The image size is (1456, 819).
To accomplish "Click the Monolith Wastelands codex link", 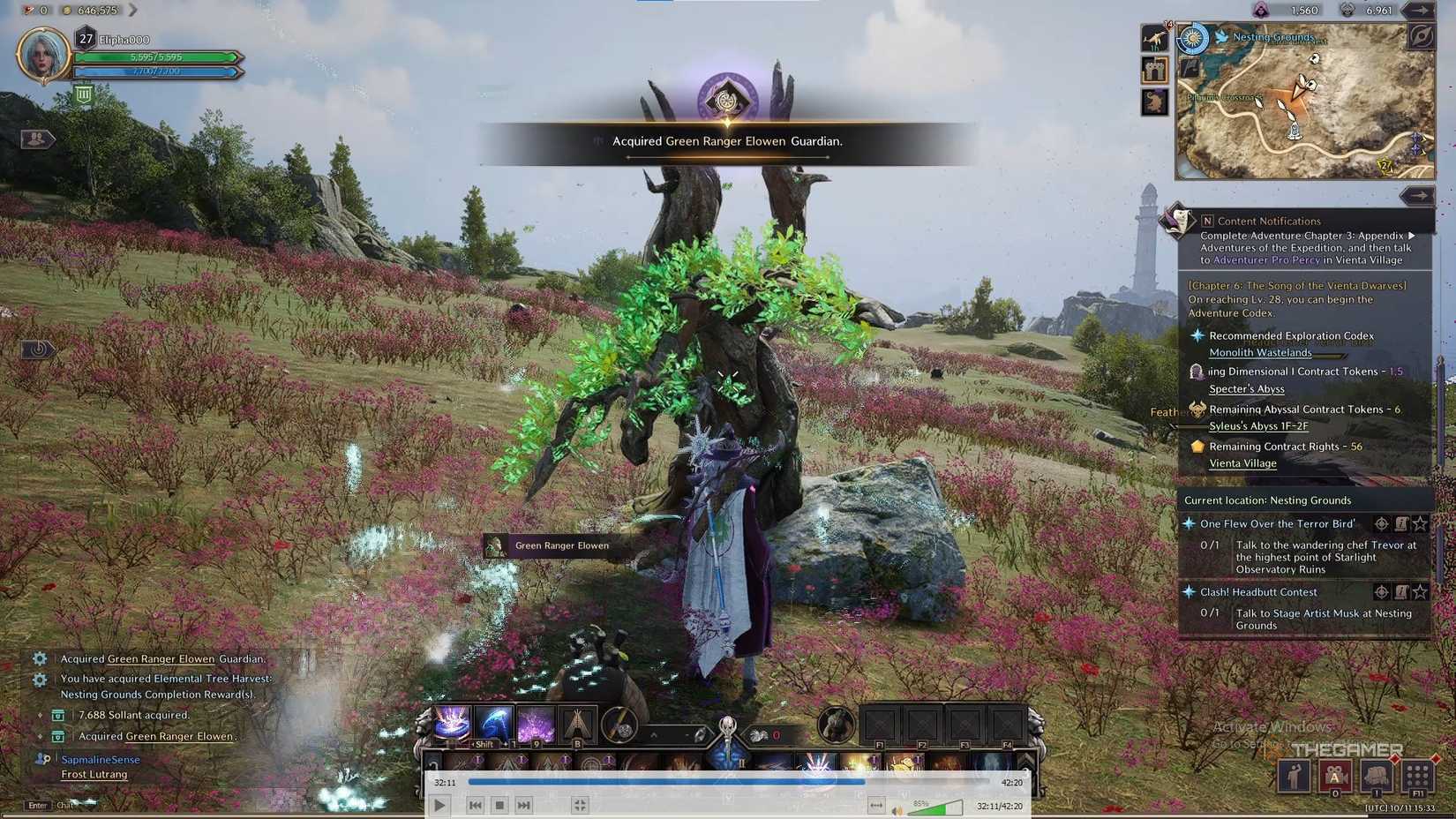I will click(1260, 352).
